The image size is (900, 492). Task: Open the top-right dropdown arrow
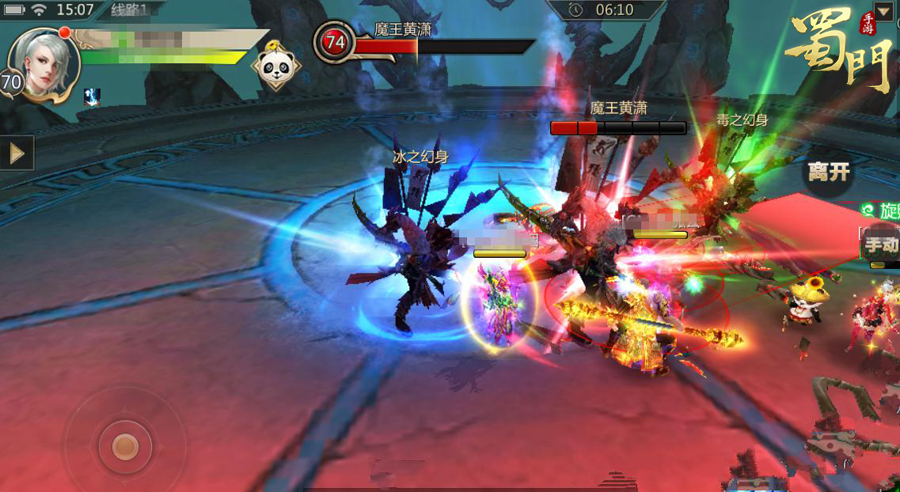(x=883, y=12)
